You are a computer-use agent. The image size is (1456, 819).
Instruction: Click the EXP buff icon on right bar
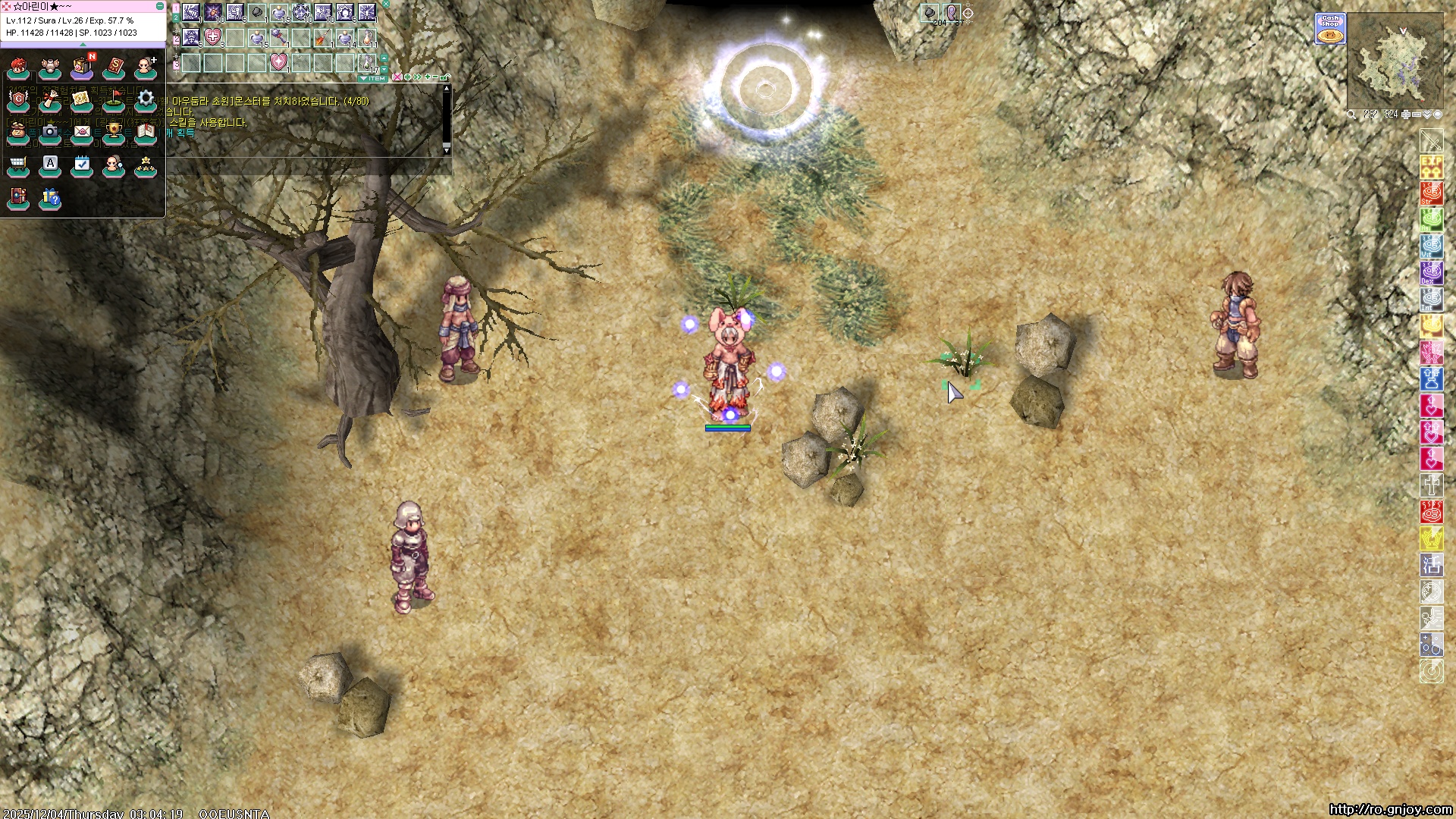coord(1431,166)
